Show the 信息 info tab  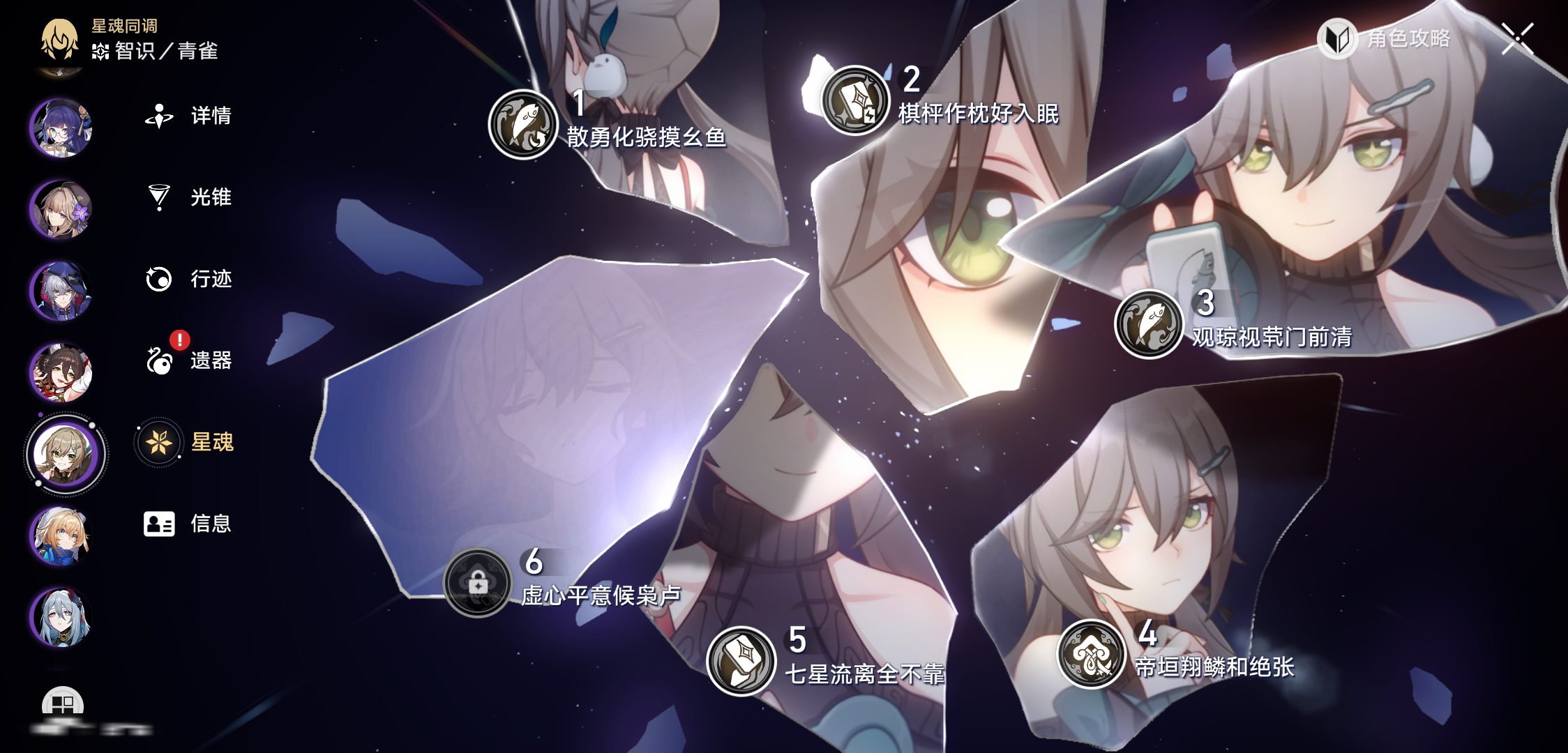pos(187,524)
